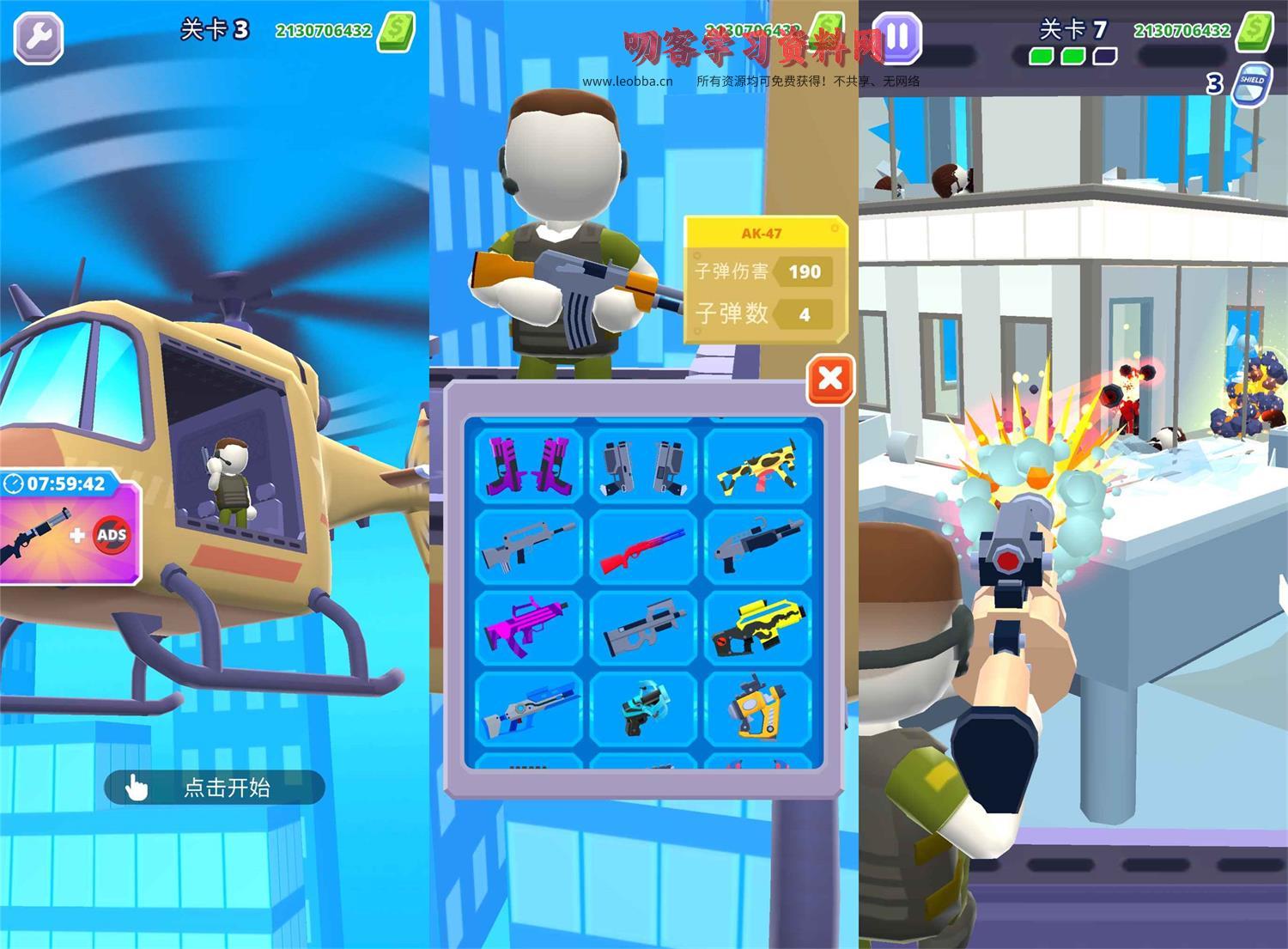
Task: Choose the gray dual pistols
Action: [x=644, y=464]
